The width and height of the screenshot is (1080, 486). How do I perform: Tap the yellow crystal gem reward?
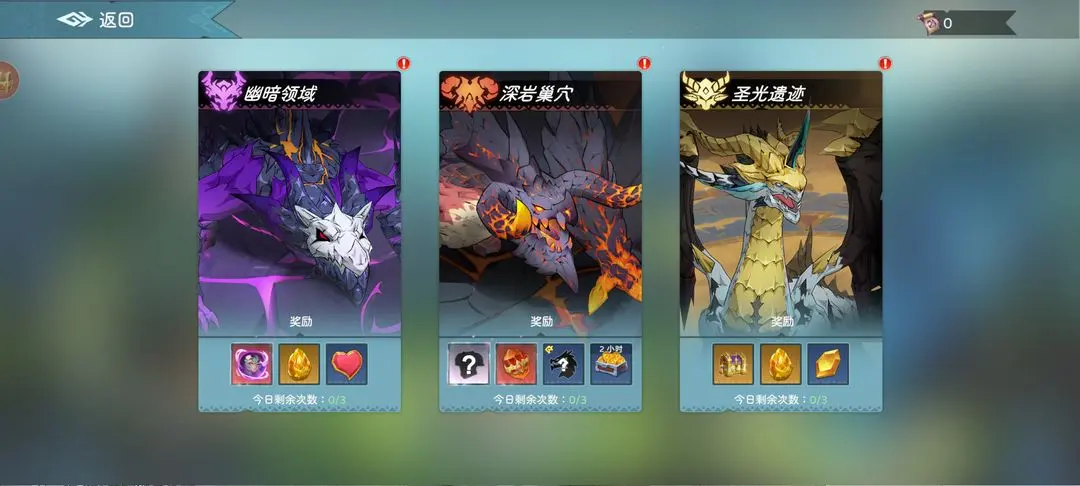pyautogui.click(x=829, y=364)
